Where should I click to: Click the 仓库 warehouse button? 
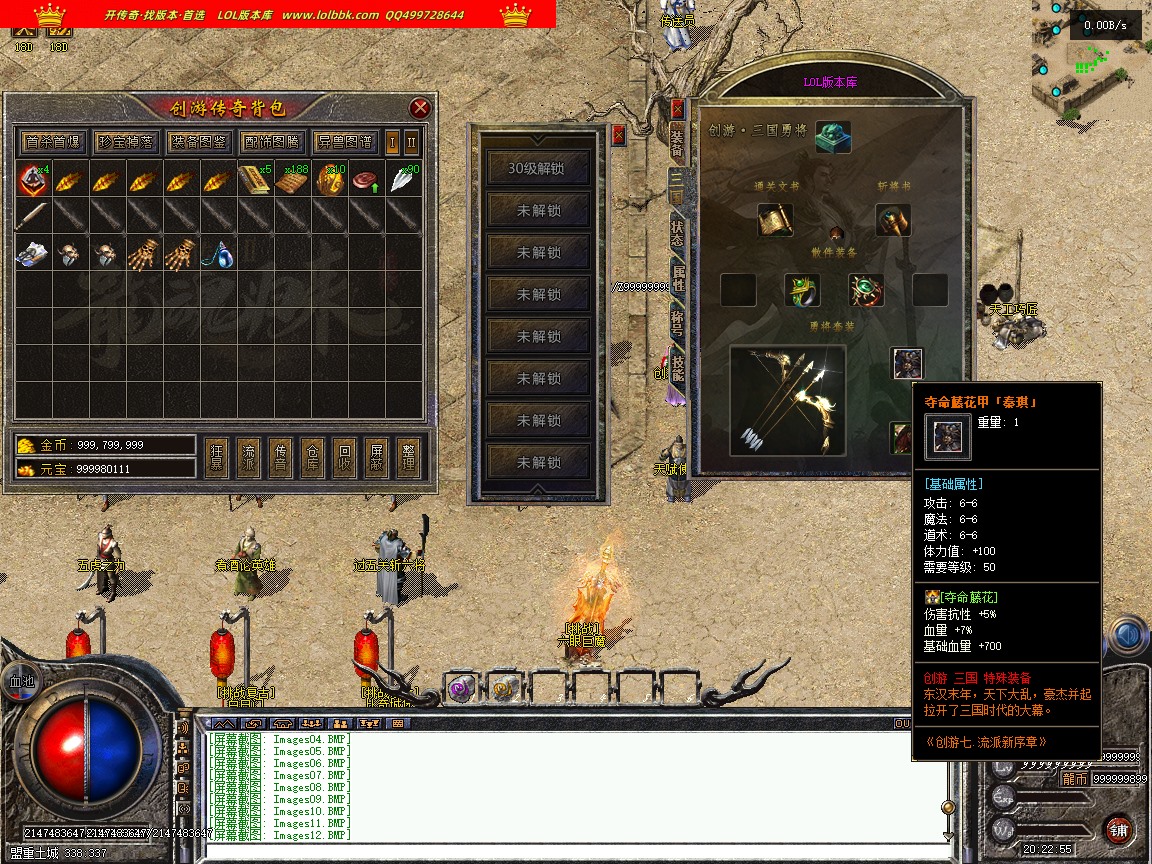312,458
